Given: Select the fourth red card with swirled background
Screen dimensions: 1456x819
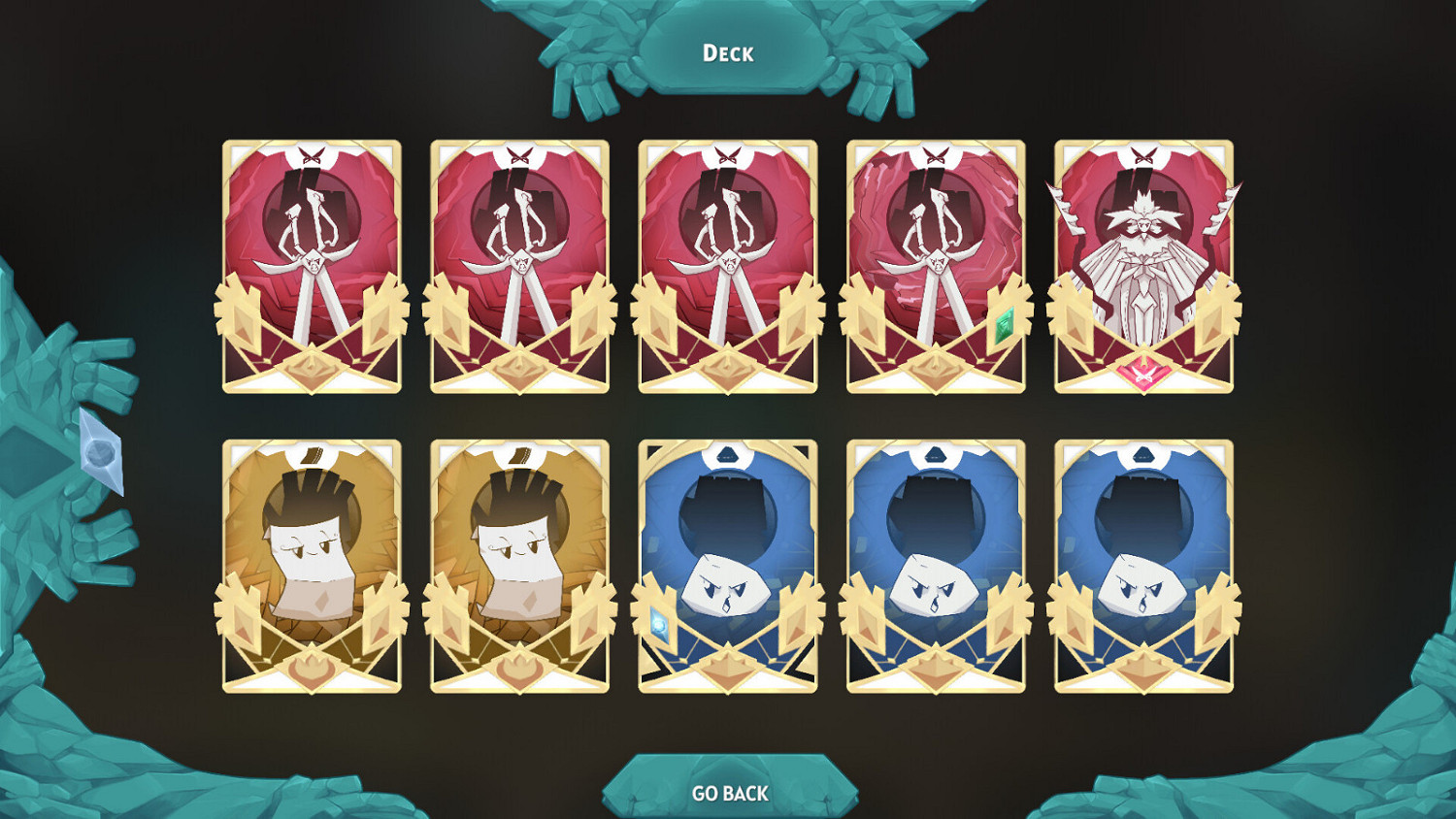Looking at the screenshot, I should [x=935, y=265].
